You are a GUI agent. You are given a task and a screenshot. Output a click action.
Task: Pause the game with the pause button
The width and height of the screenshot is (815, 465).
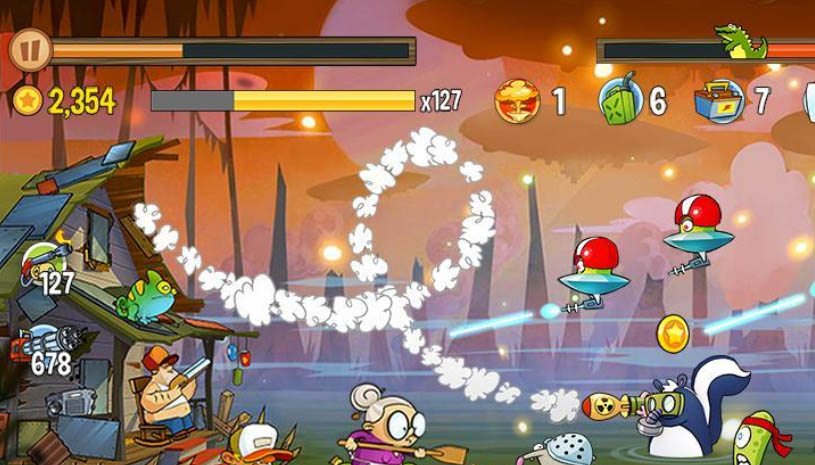tap(30, 49)
